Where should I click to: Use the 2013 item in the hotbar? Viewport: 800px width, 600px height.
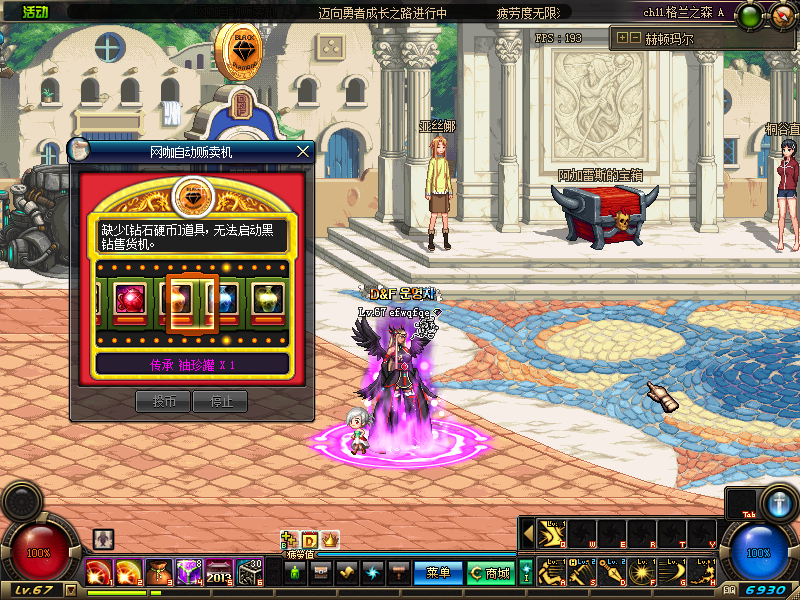219,573
